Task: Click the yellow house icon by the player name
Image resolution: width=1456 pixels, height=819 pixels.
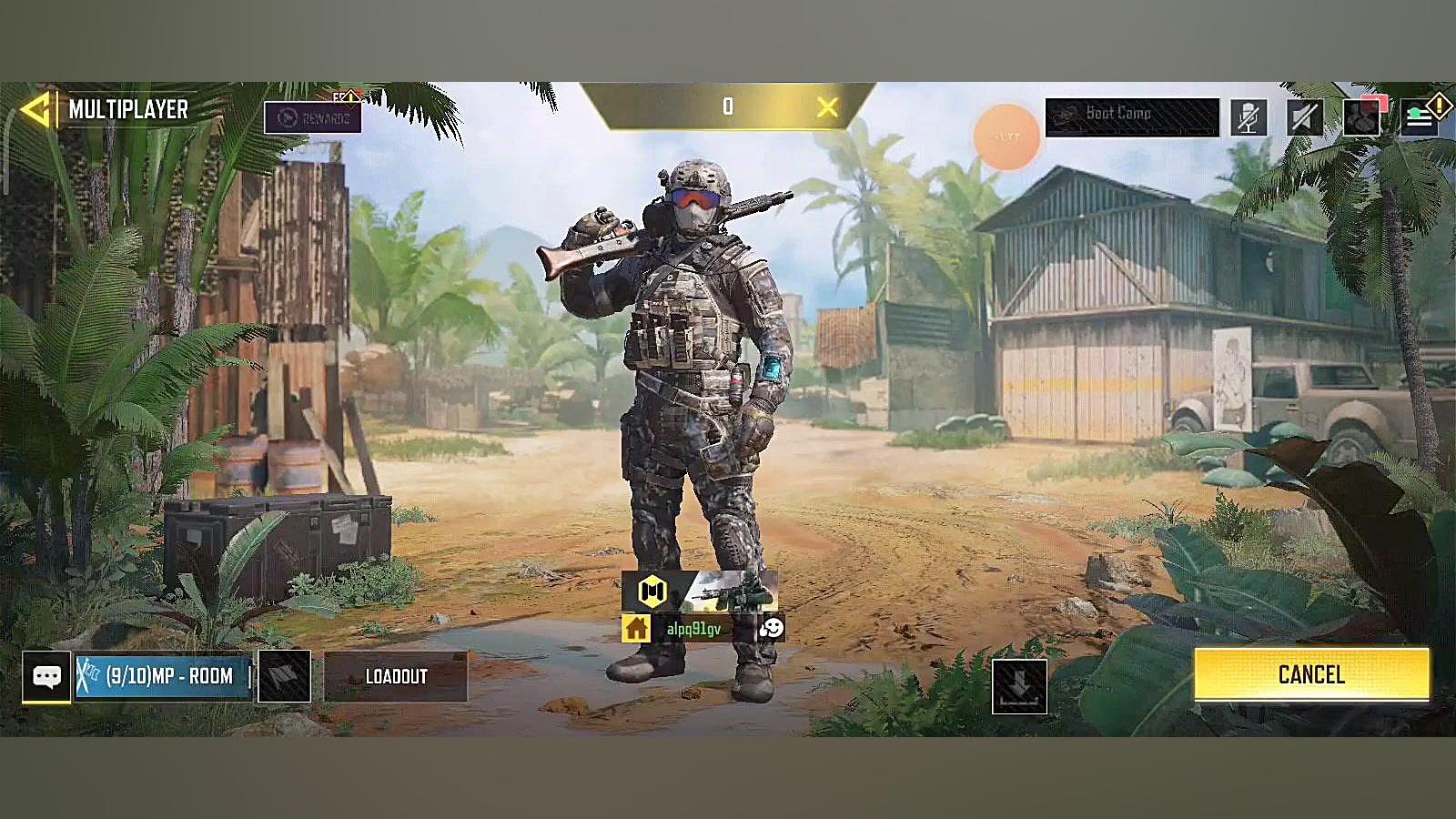Action: click(636, 628)
